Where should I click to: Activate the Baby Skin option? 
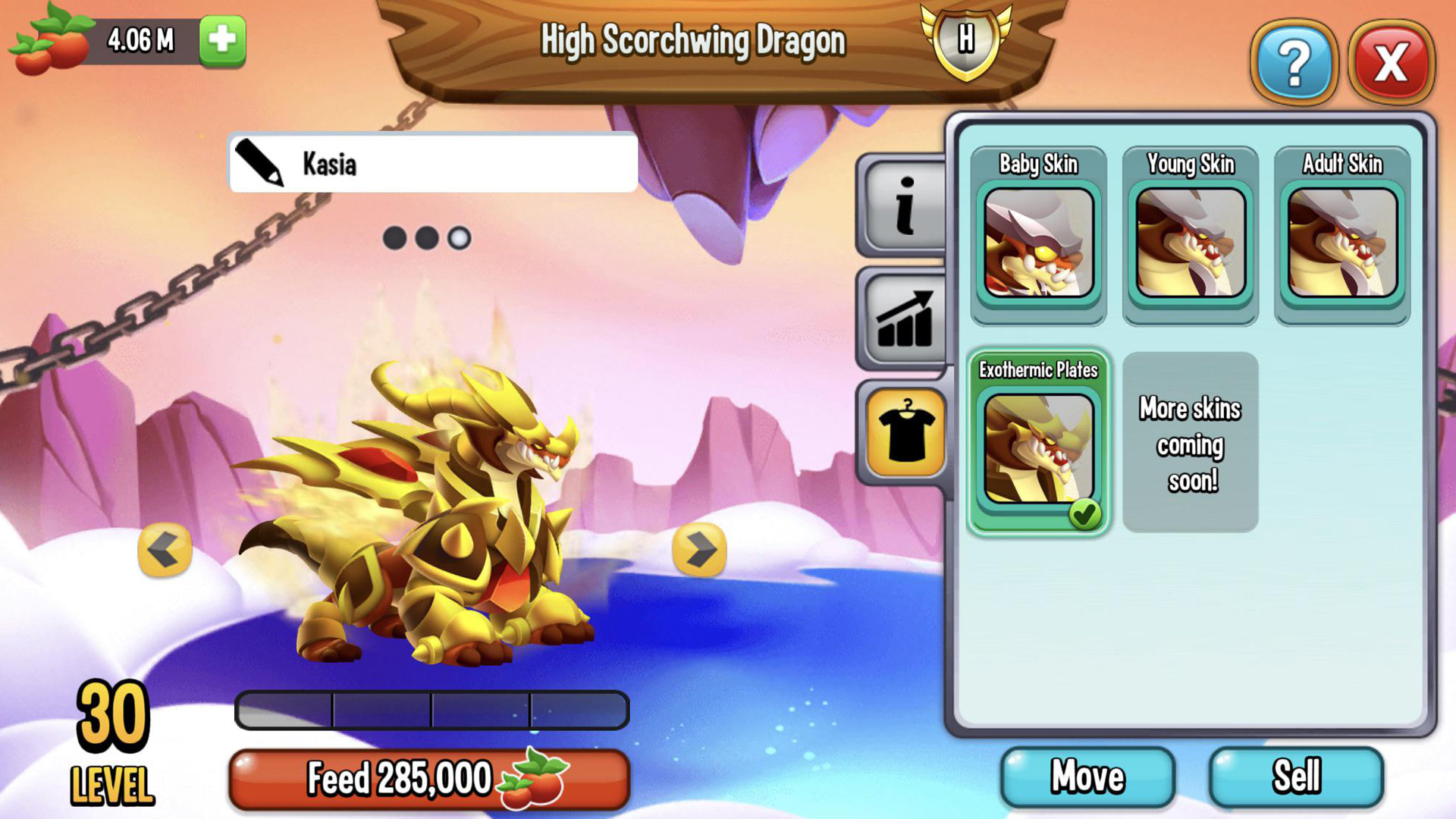(x=1038, y=243)
